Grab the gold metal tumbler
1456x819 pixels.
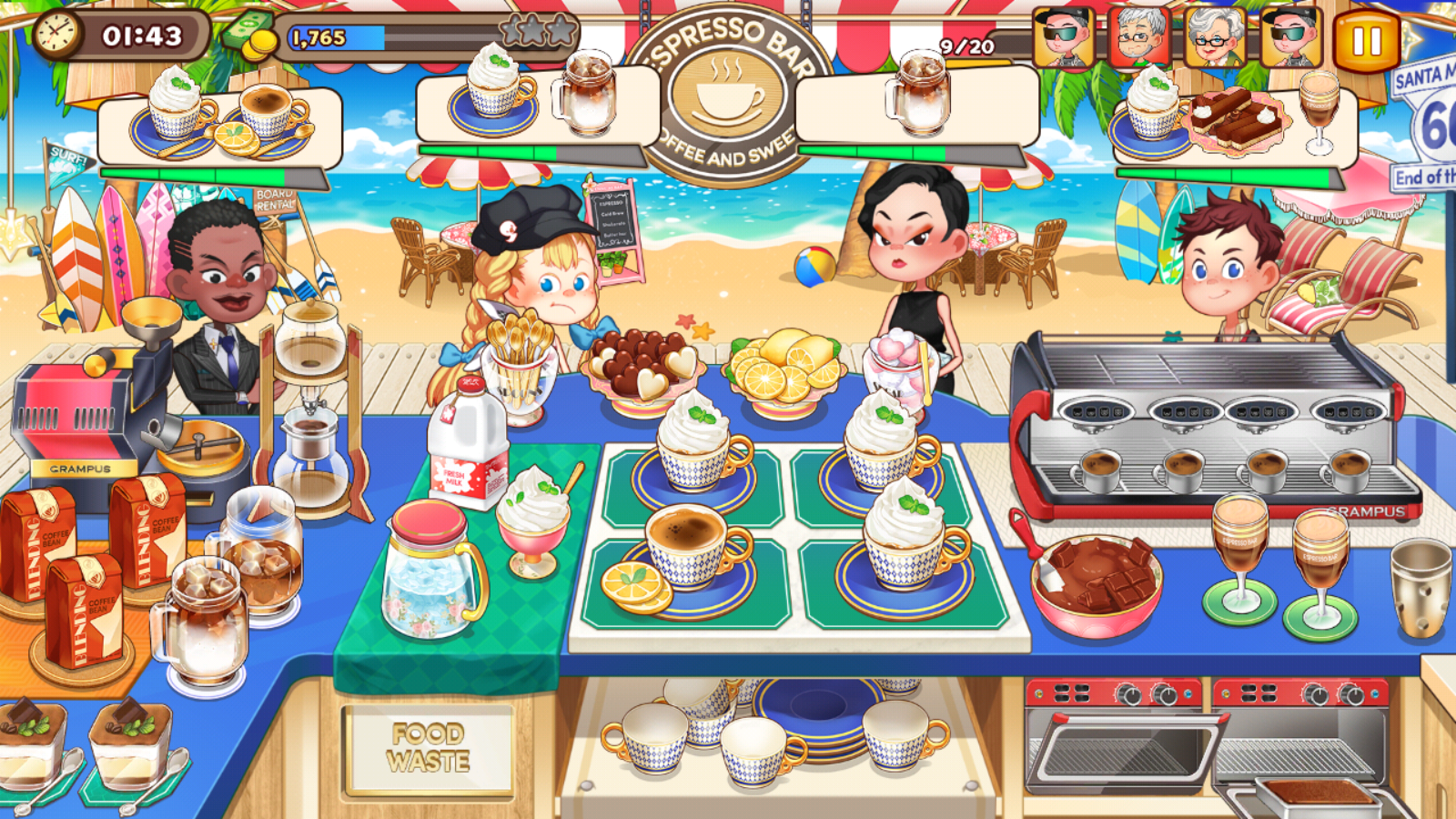click(1421, 587)
